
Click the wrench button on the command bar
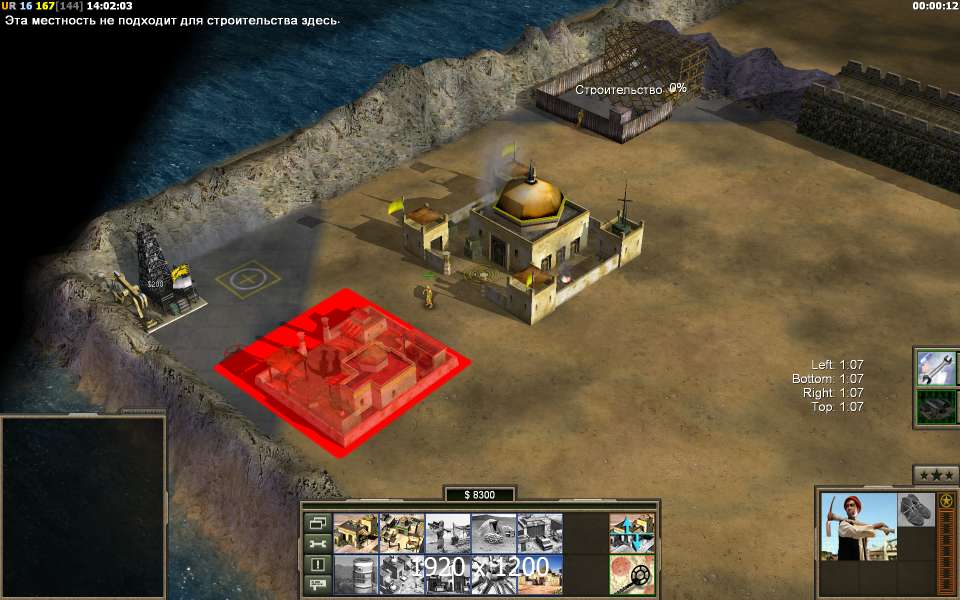point(317,544)
